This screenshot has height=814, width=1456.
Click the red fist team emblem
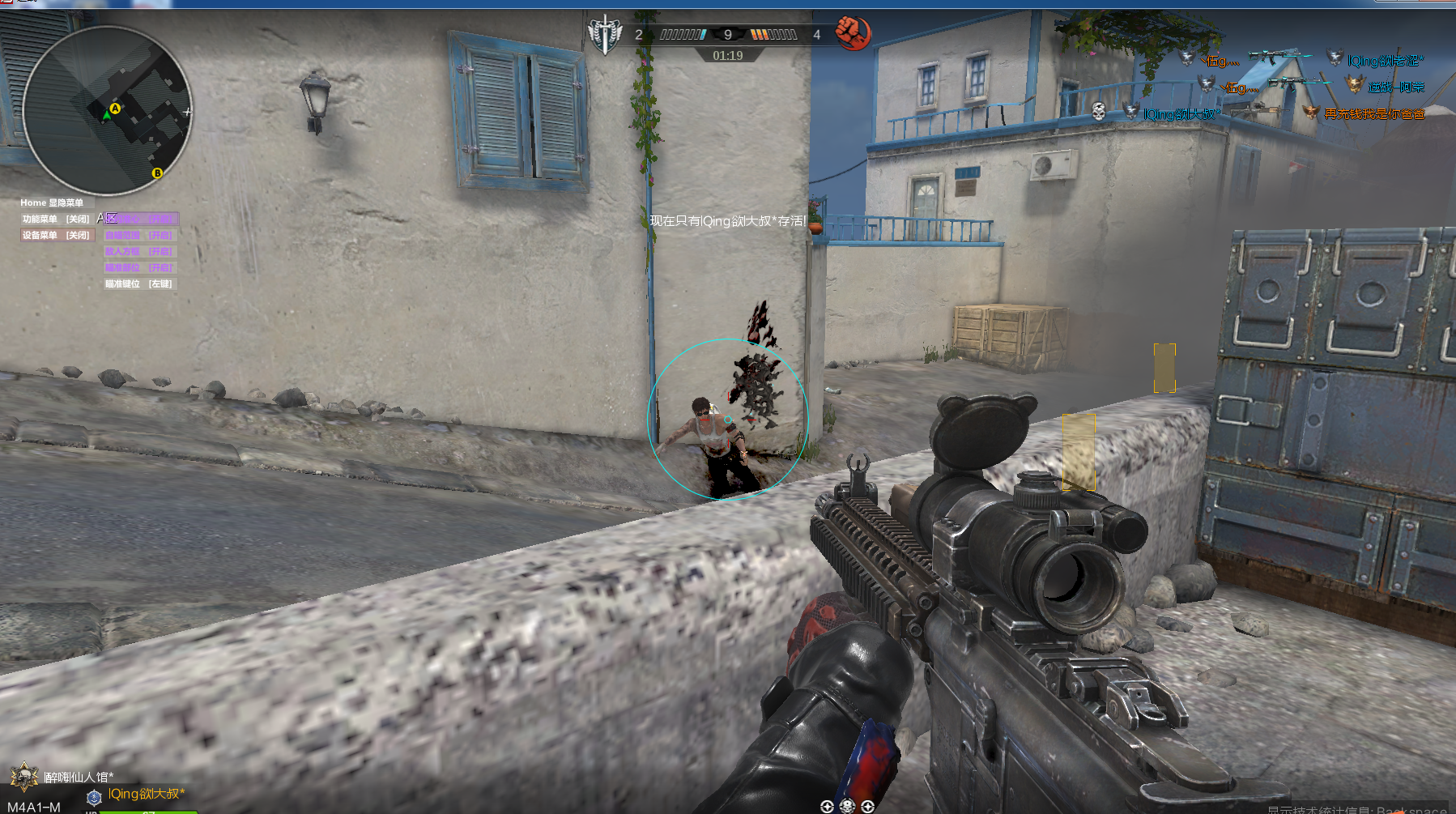coord(852,33)
